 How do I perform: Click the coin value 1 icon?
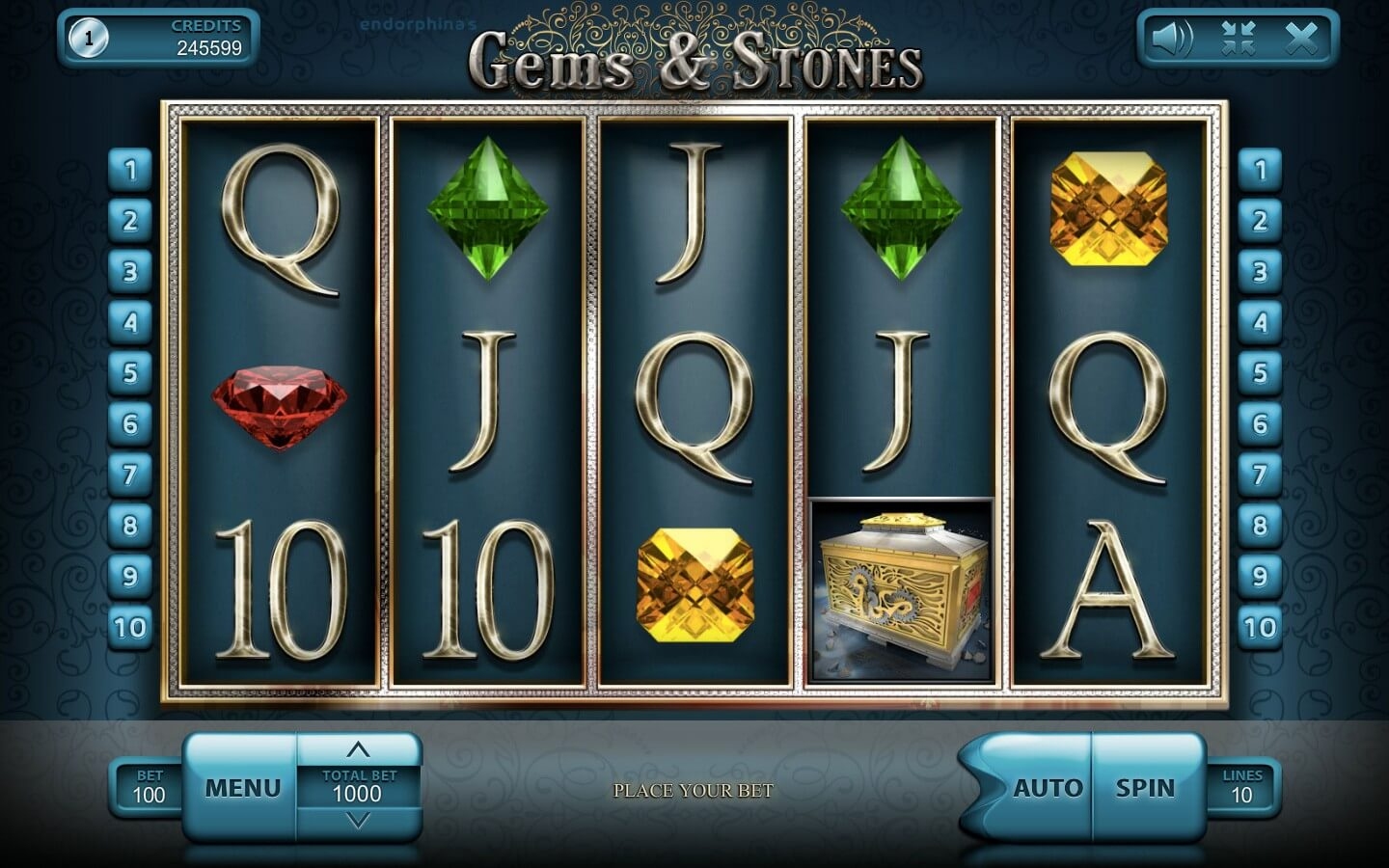coord(89,39)
